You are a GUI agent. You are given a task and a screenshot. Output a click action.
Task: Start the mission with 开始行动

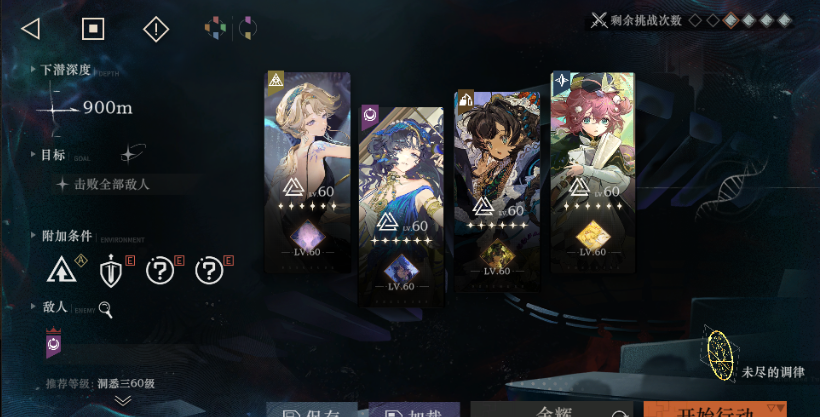[729, 410]
